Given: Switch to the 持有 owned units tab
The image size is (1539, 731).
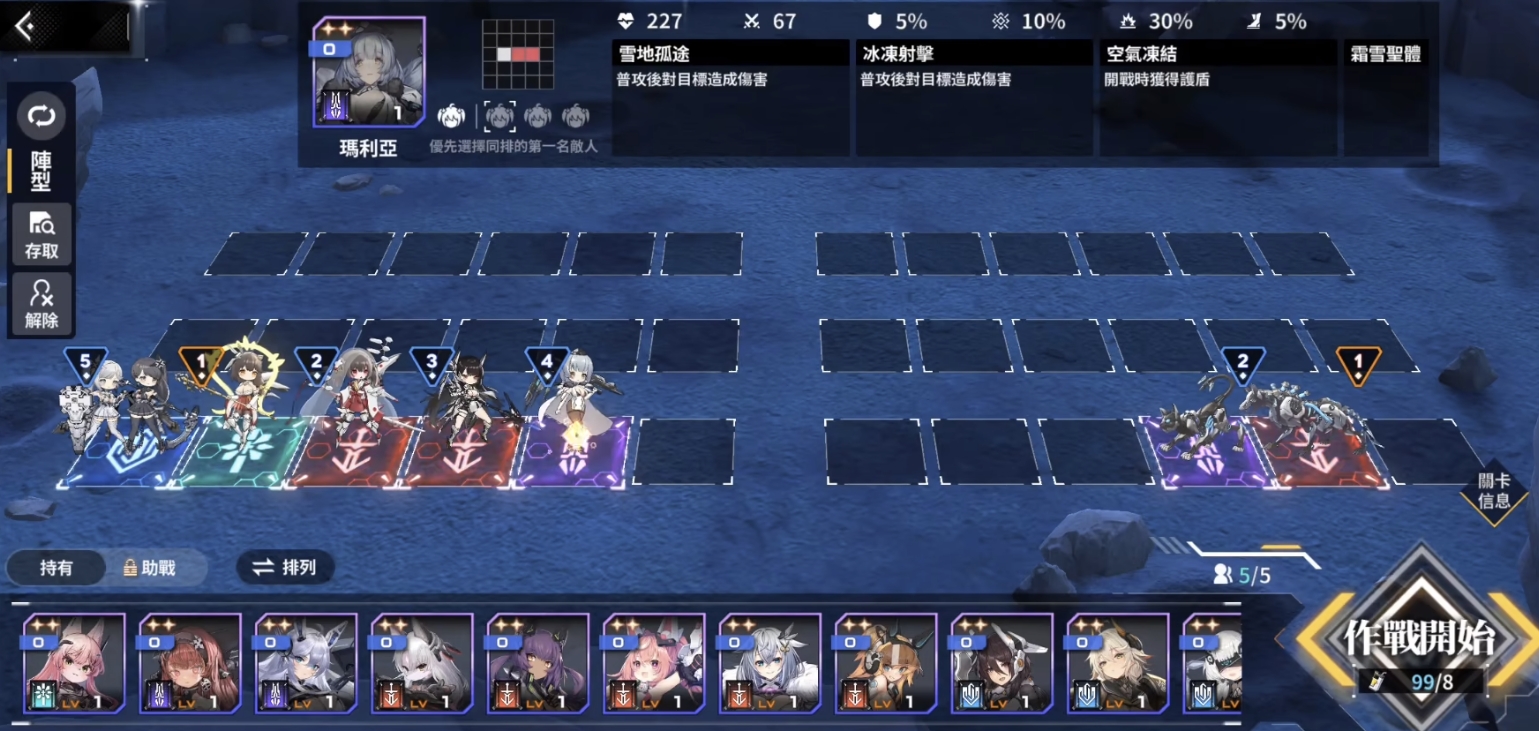Looking at the screenshot, I should point(56,568).
